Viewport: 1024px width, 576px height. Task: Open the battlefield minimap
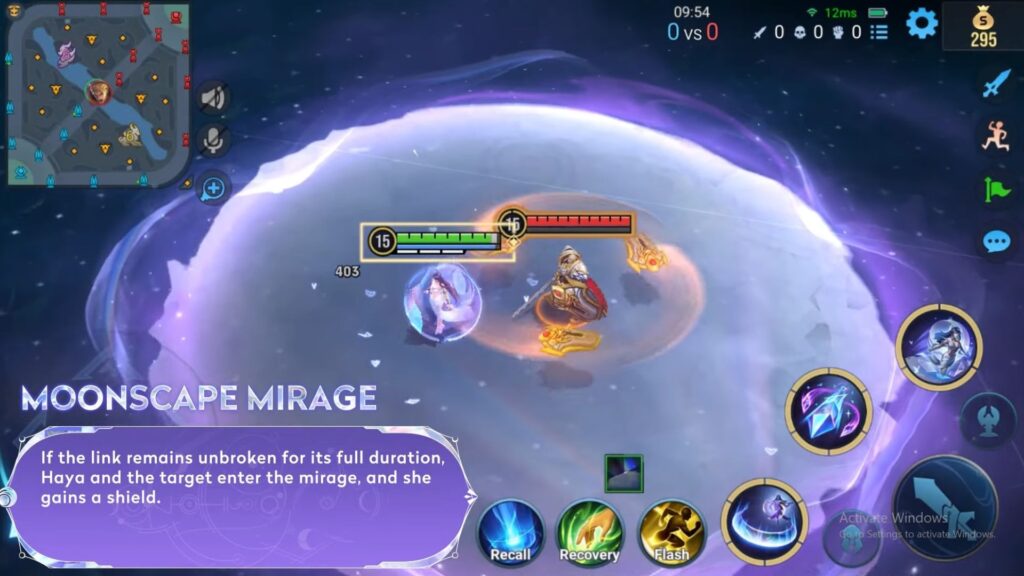[95, 94]
